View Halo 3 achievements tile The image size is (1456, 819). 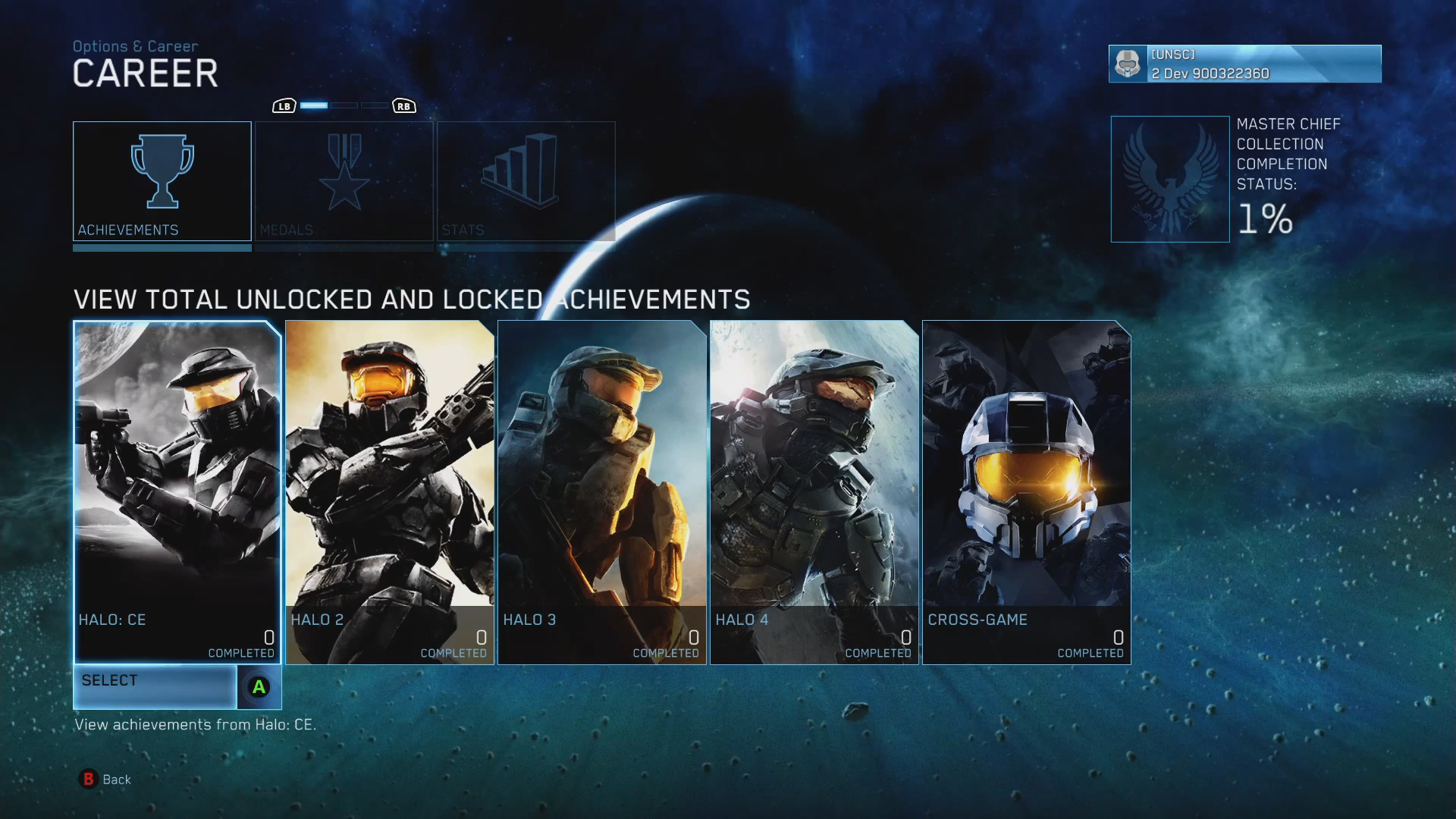601,491
